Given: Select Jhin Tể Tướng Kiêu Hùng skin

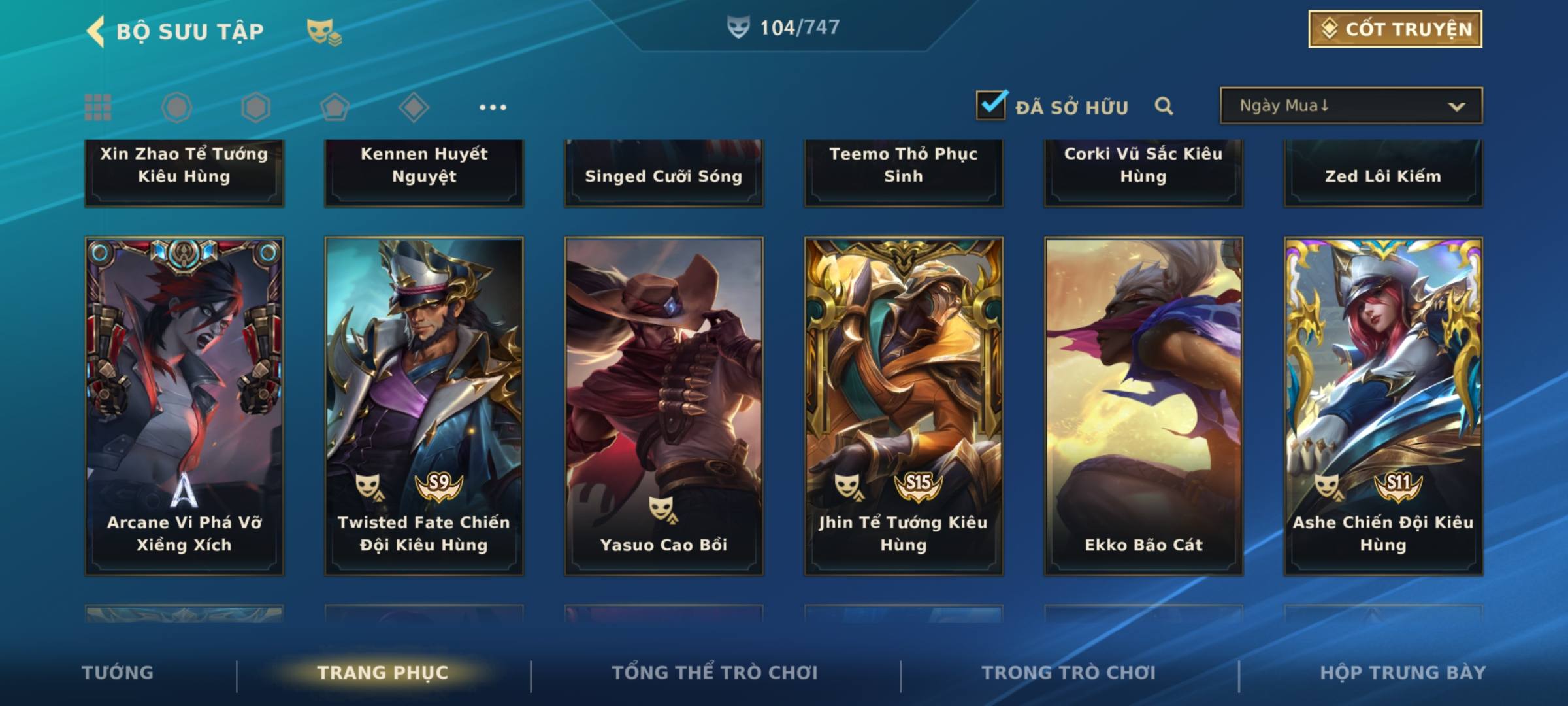Looking at the screenshot, I should 904,405.
